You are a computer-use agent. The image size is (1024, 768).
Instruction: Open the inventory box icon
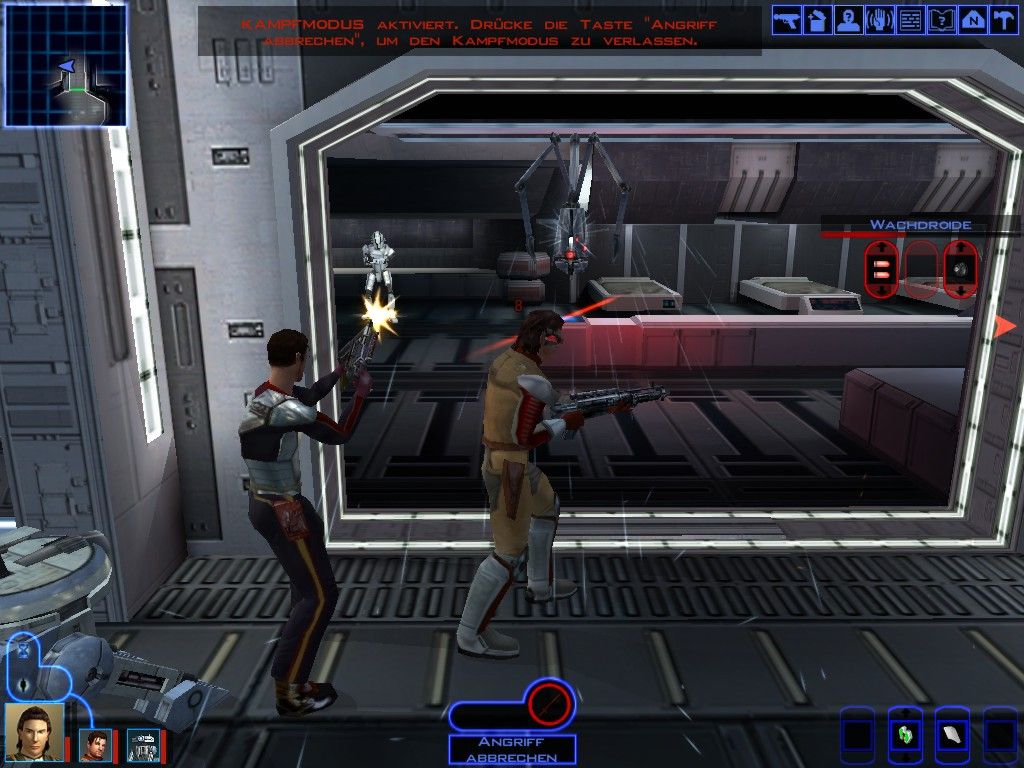(x=818, y=21)
